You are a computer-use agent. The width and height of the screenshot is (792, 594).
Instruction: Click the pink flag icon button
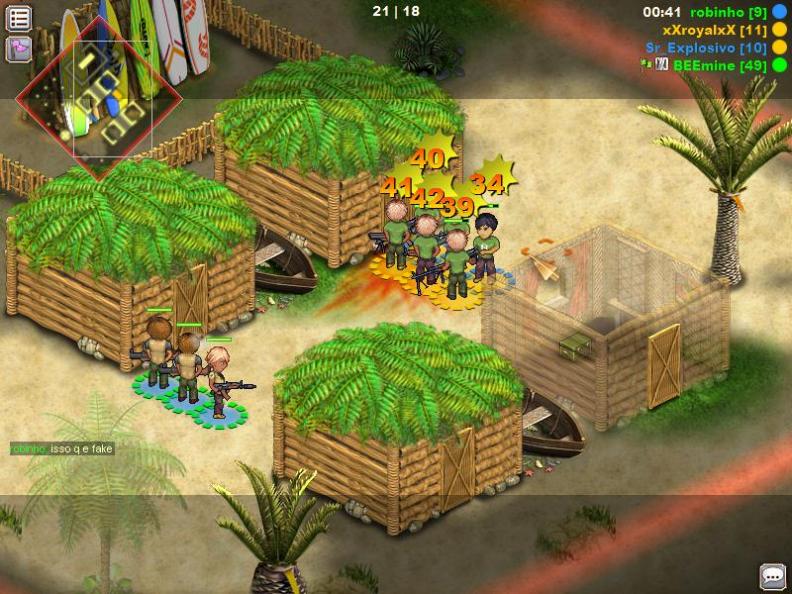19,48
